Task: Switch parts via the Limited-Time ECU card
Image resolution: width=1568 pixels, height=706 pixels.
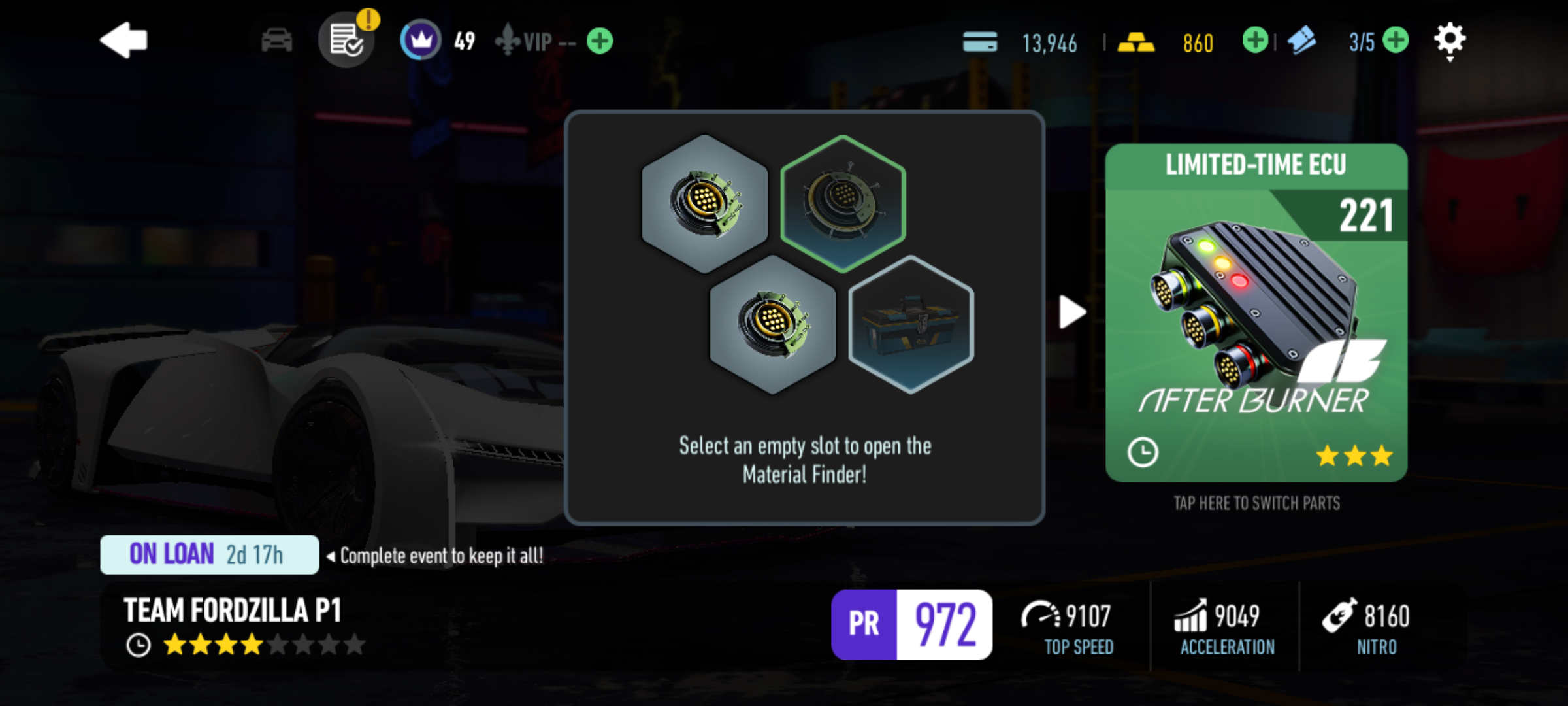Action: click(1256, 312)
